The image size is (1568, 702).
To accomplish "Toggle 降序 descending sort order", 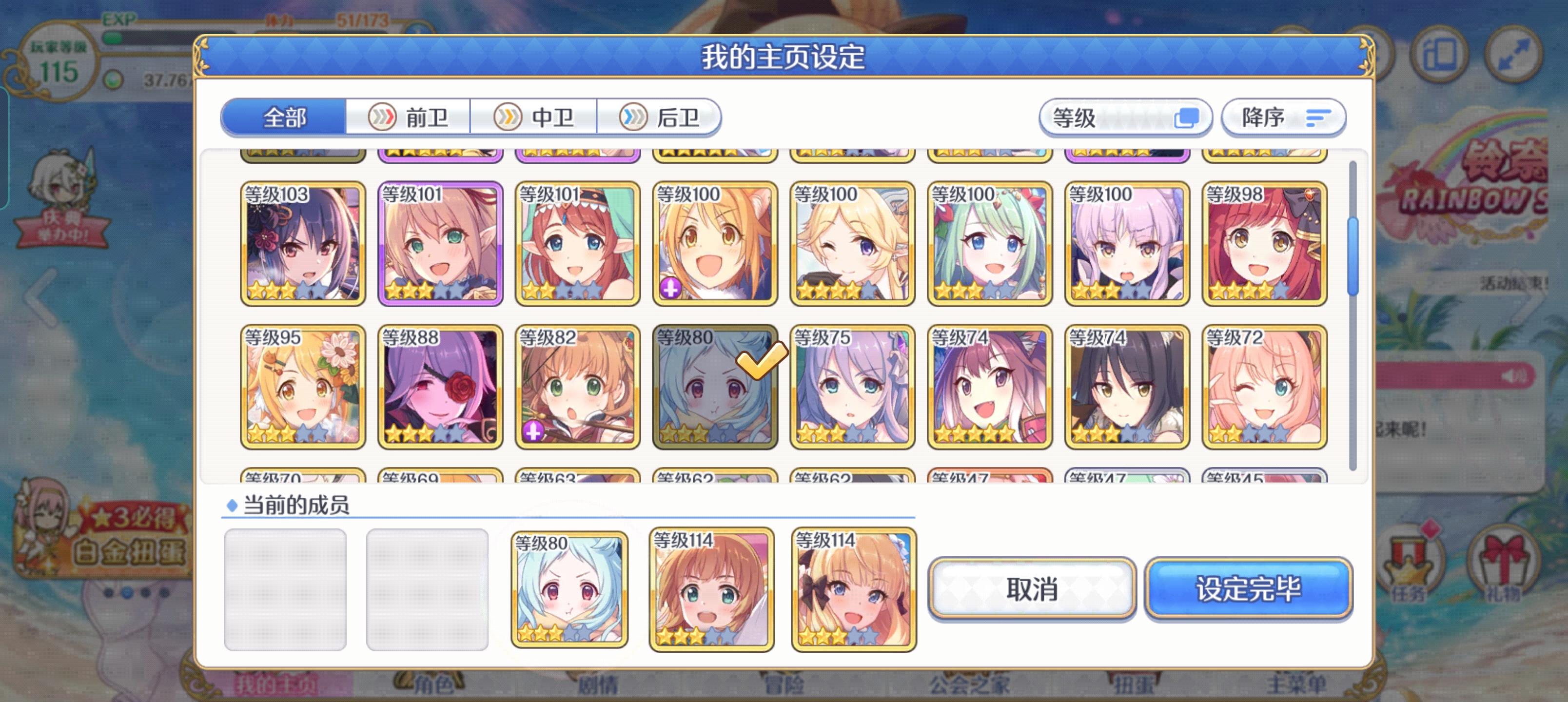I will 1283,117.
